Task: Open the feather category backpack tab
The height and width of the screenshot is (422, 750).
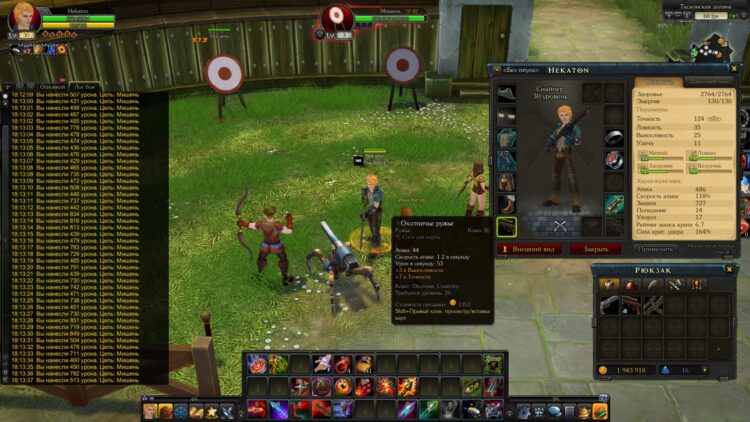Action: click(653, 285)
